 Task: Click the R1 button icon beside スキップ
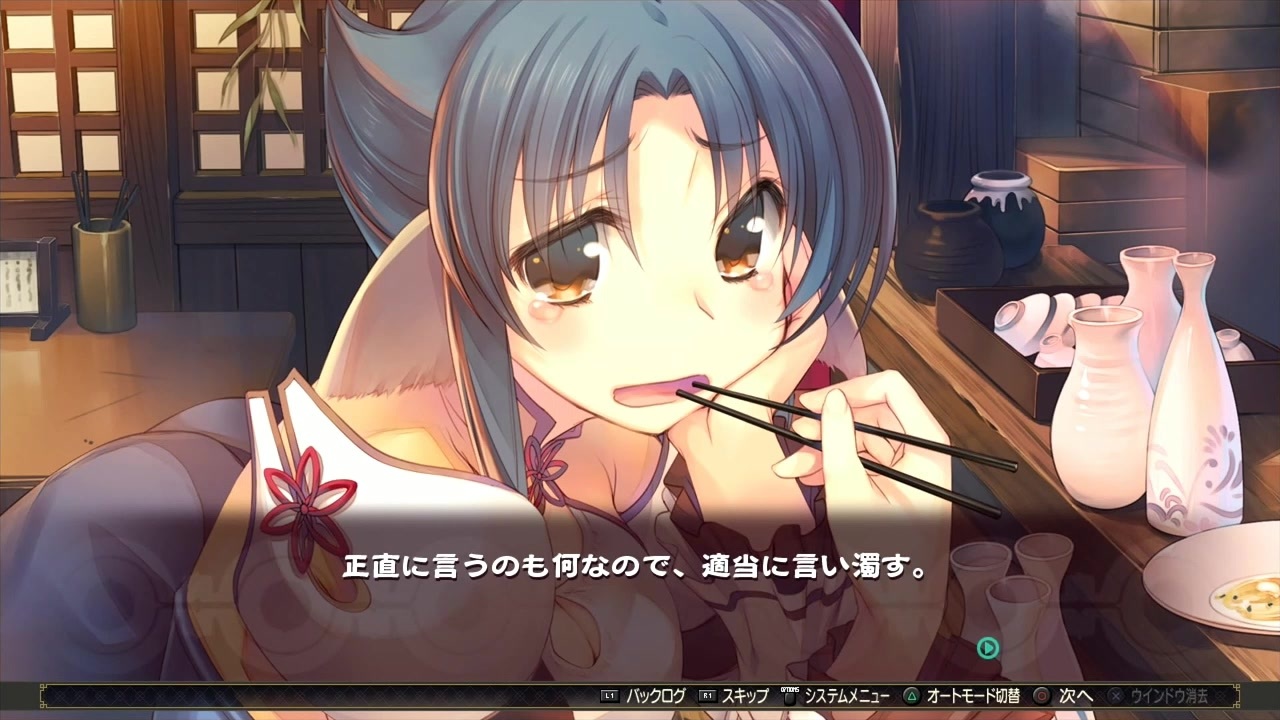point(708,698)
